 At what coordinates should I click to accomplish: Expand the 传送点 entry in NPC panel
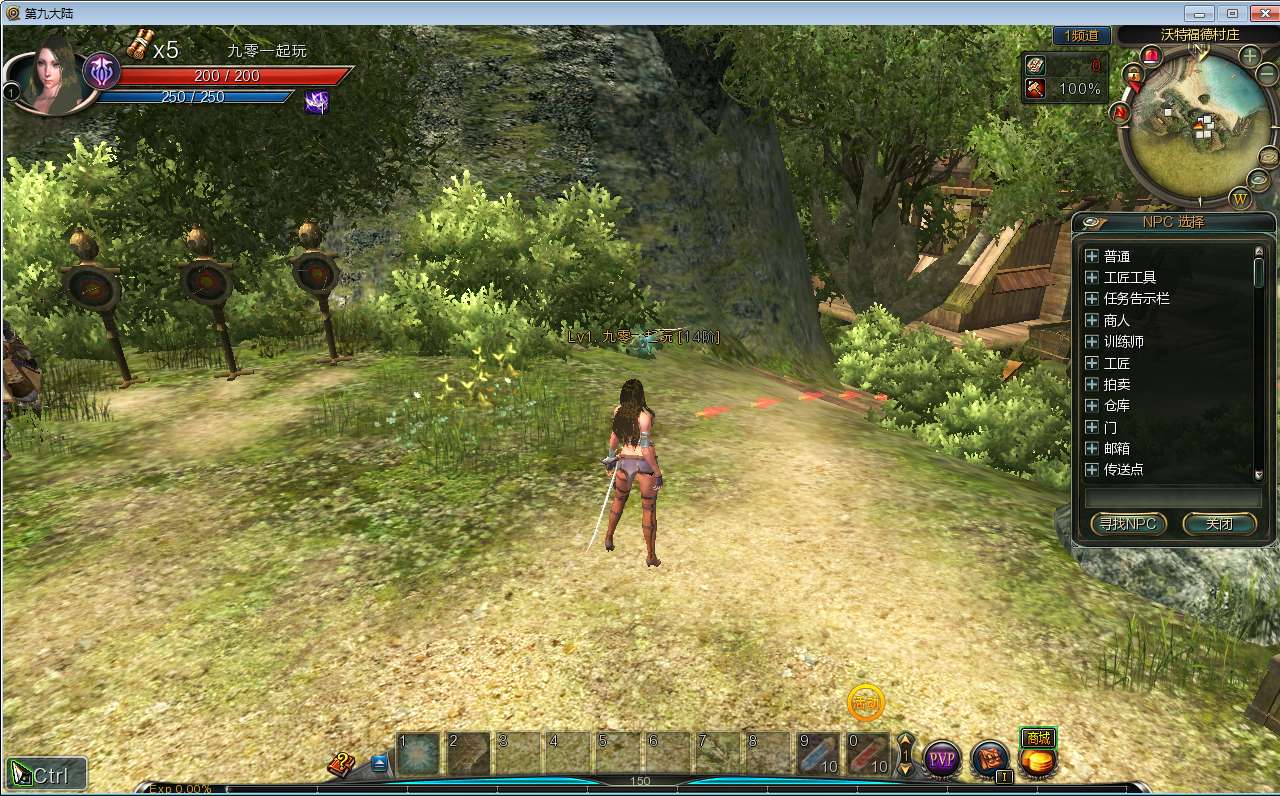coord(1091,470)
